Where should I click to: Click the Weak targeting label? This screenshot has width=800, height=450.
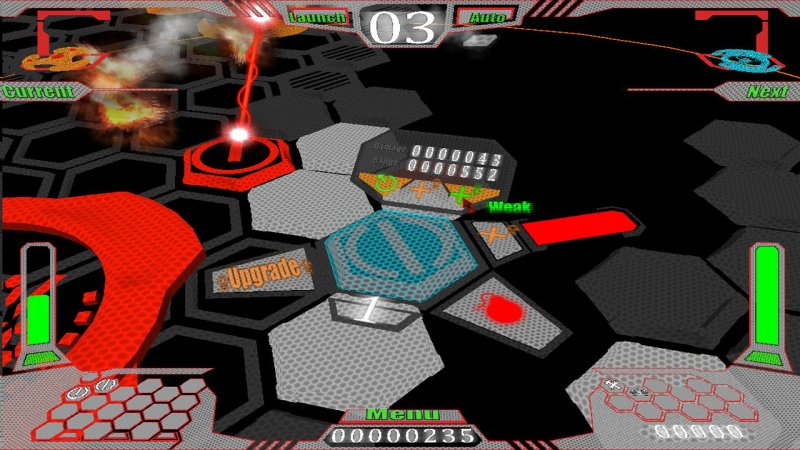[509, 207]
